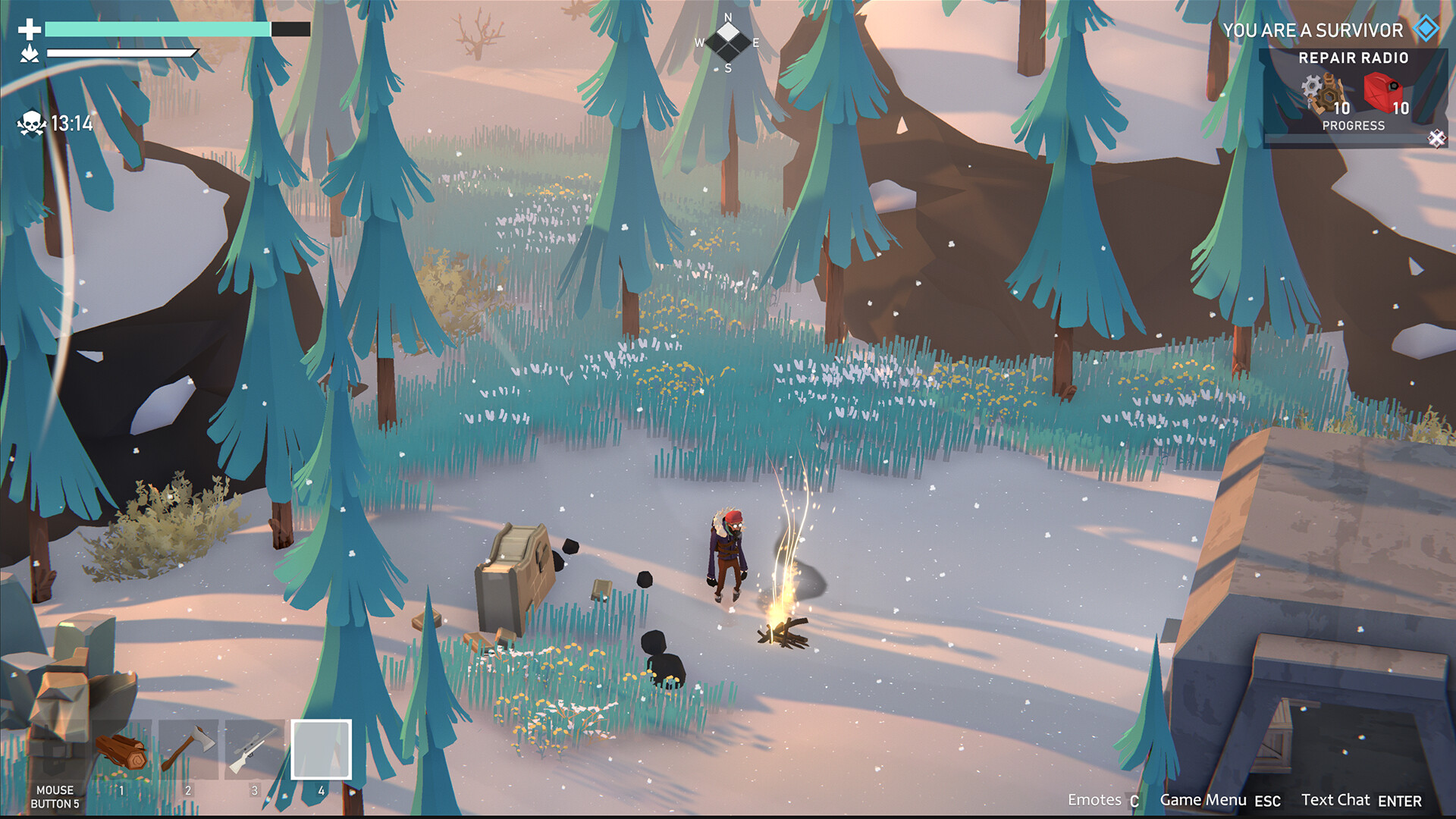Open Text Chat via the ENTER label

click(x=1399, y=801)
